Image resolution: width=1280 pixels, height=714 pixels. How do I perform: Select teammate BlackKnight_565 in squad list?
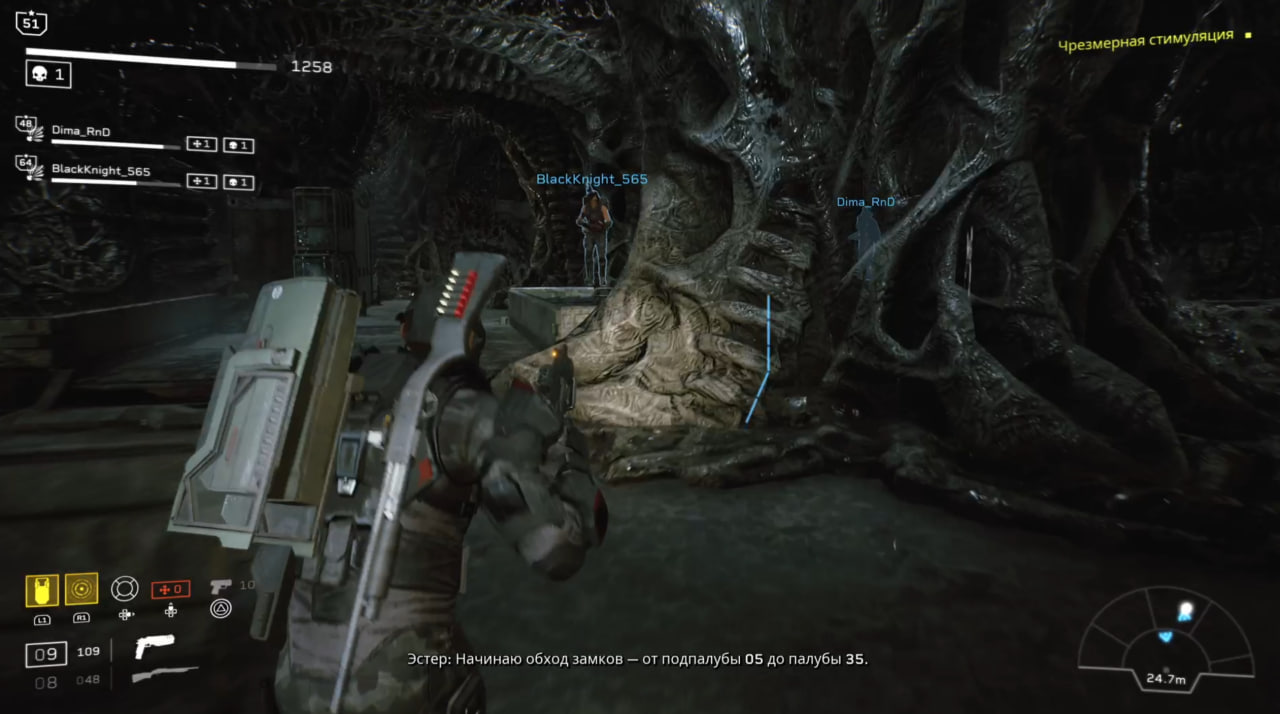(100, 171)
